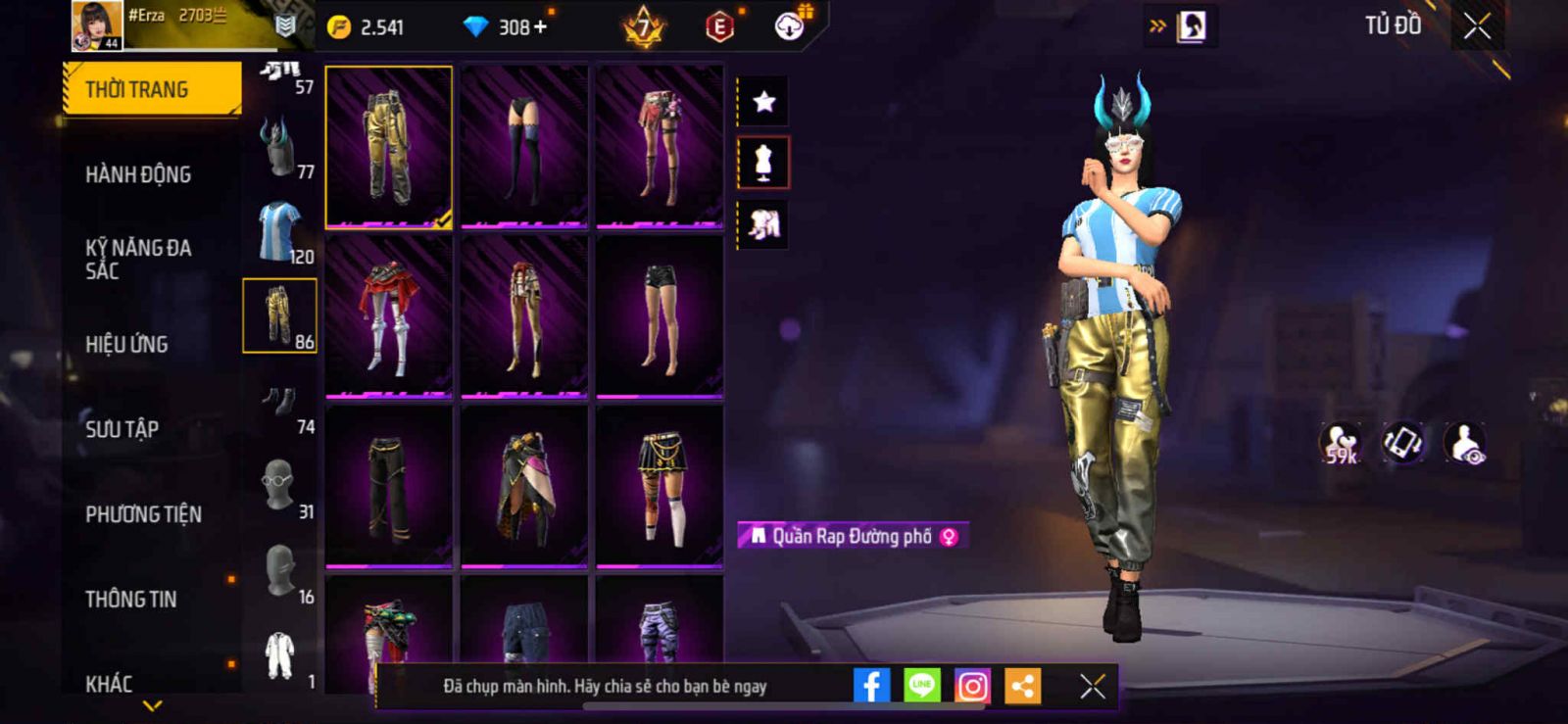
Task: Share screenshot via LINE
Action: point(921,686)
